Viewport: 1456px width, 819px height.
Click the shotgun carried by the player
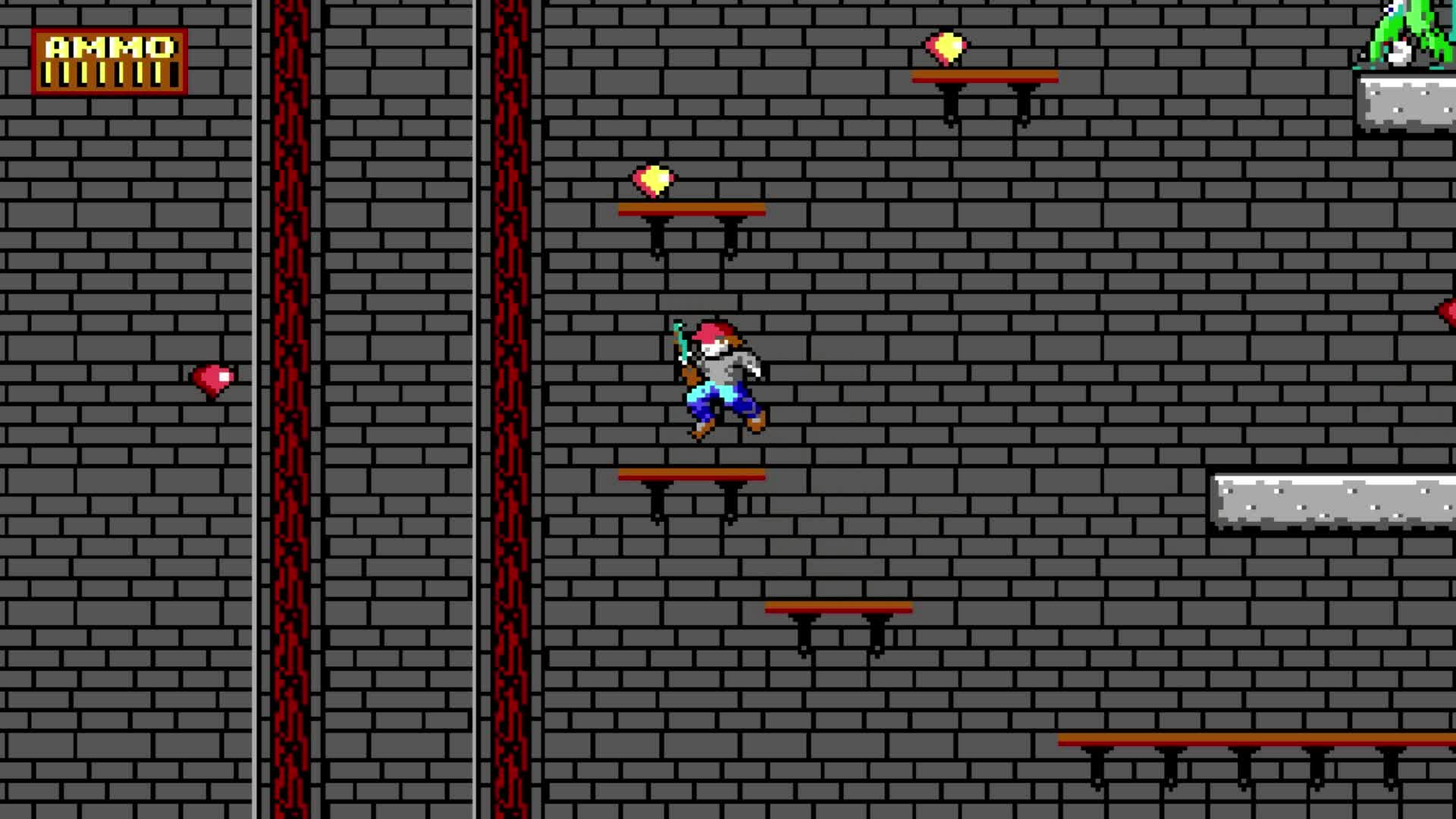(680, 349)
